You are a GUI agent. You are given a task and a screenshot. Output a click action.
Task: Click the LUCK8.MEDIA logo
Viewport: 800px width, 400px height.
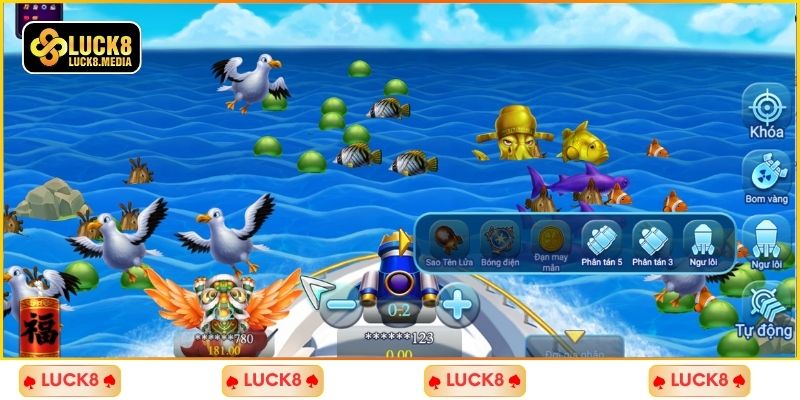click(x=82, y=48)
